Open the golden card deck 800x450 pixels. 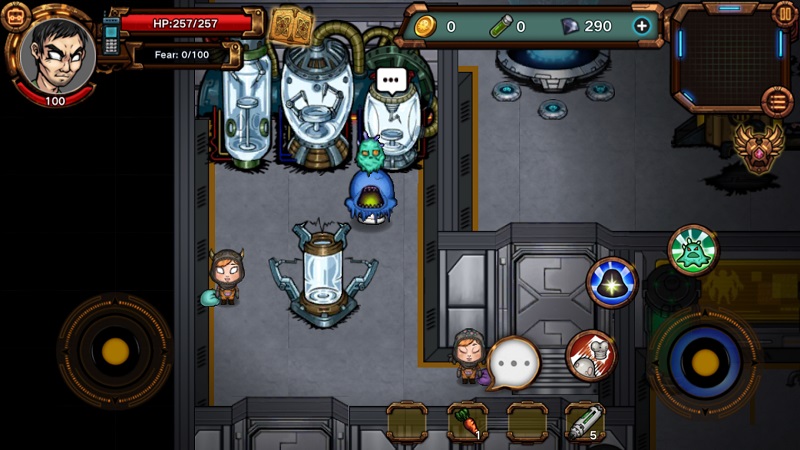(291, 24)
